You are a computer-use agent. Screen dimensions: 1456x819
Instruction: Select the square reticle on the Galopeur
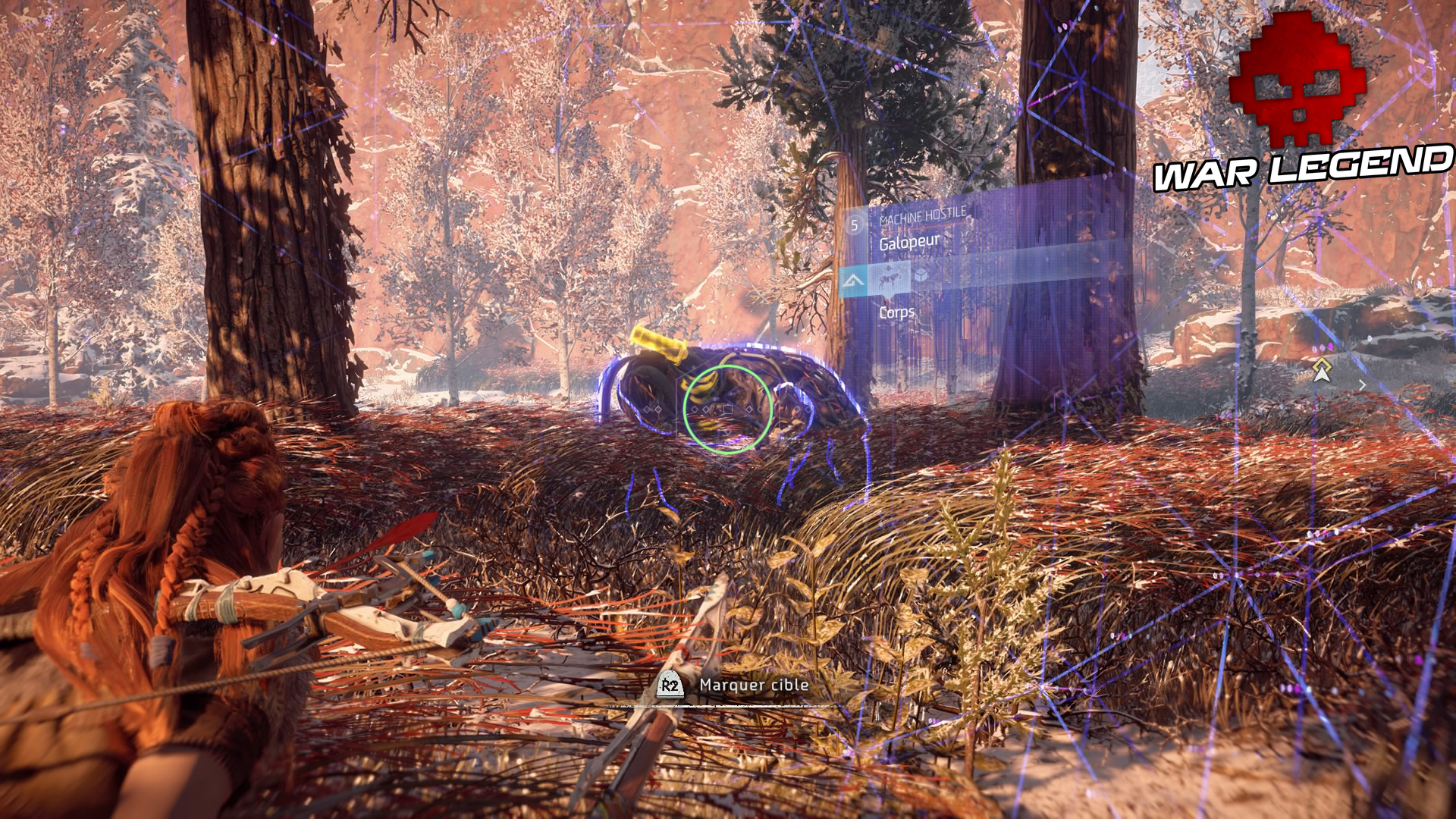728,409
